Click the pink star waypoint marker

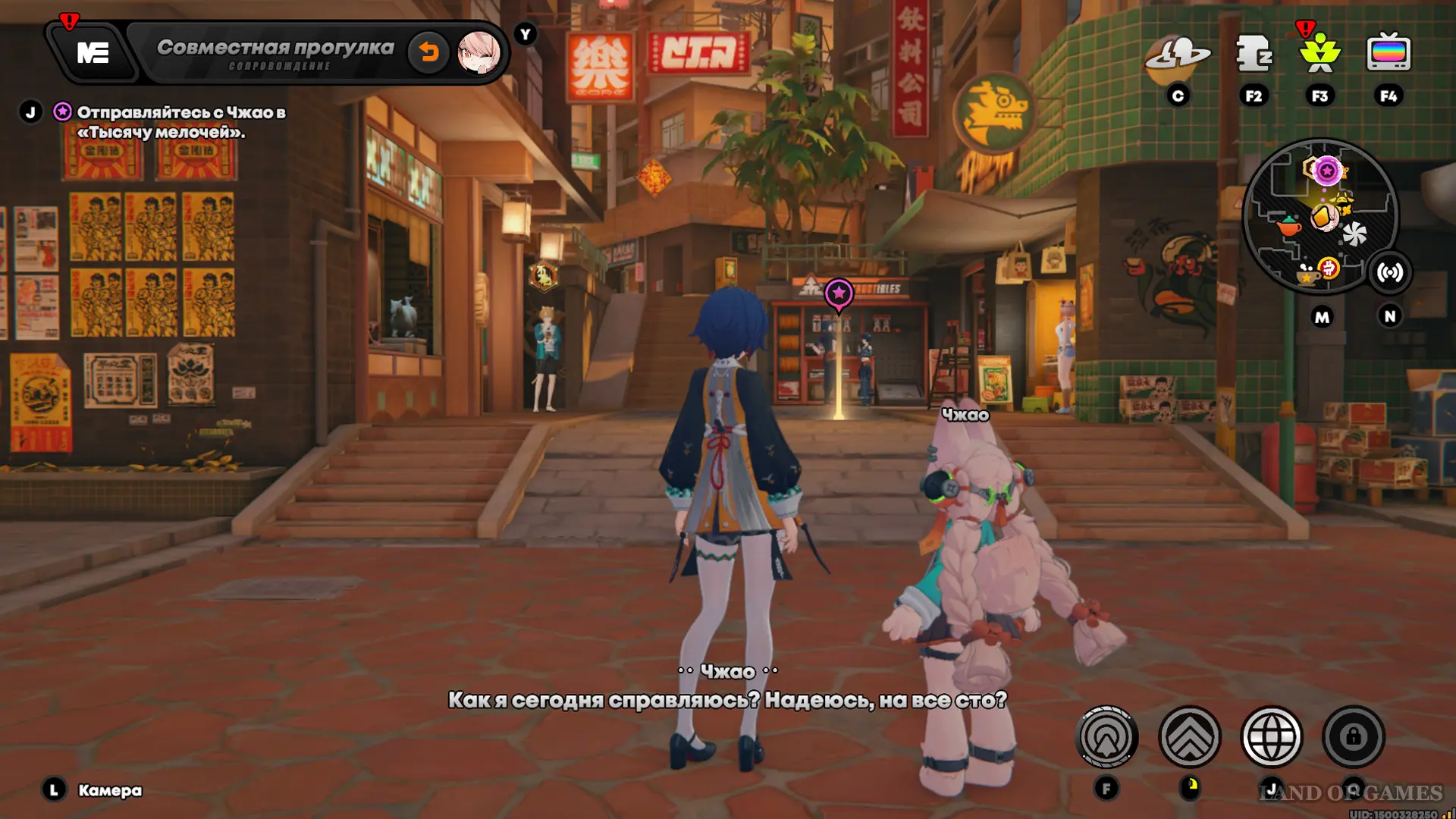tap(839, 294)
